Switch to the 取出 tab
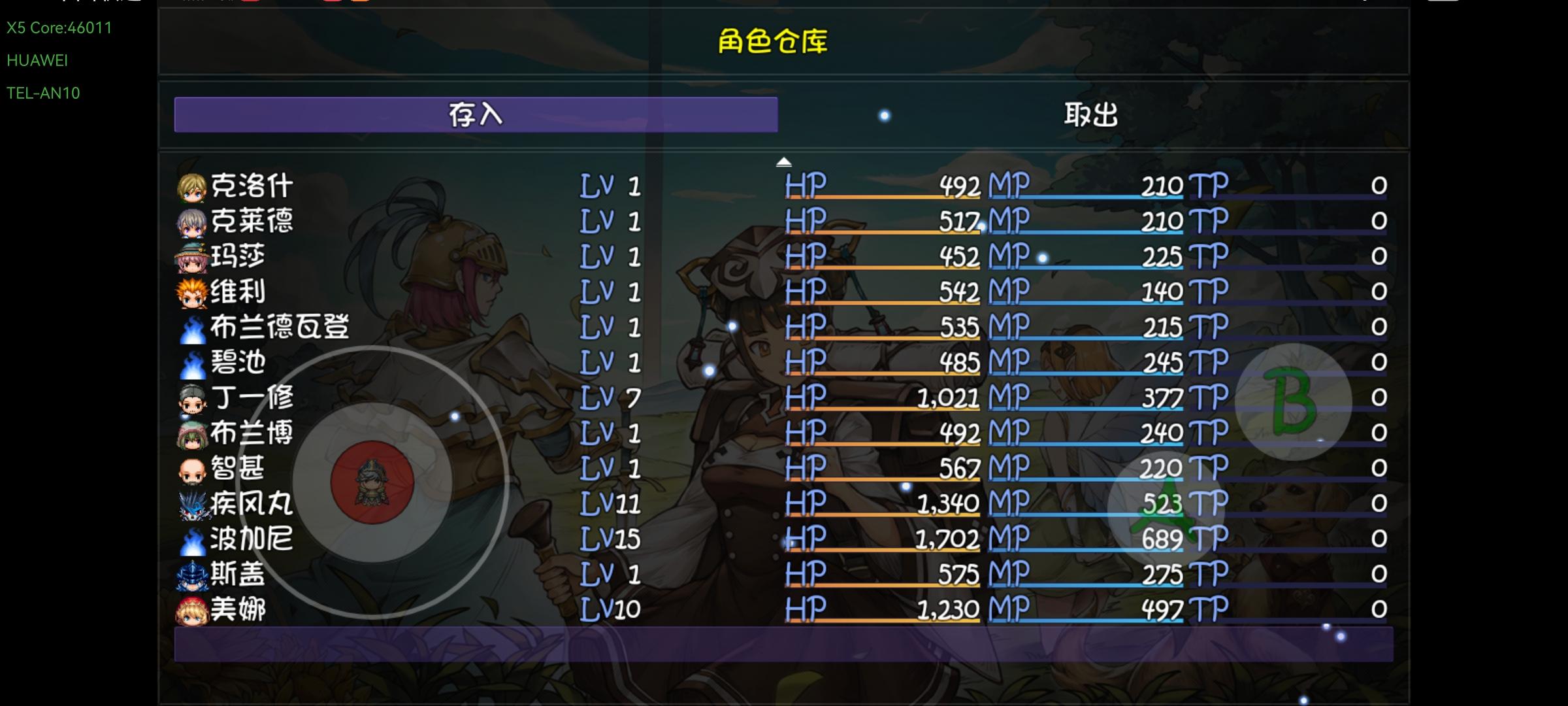 click(1090, 114)
